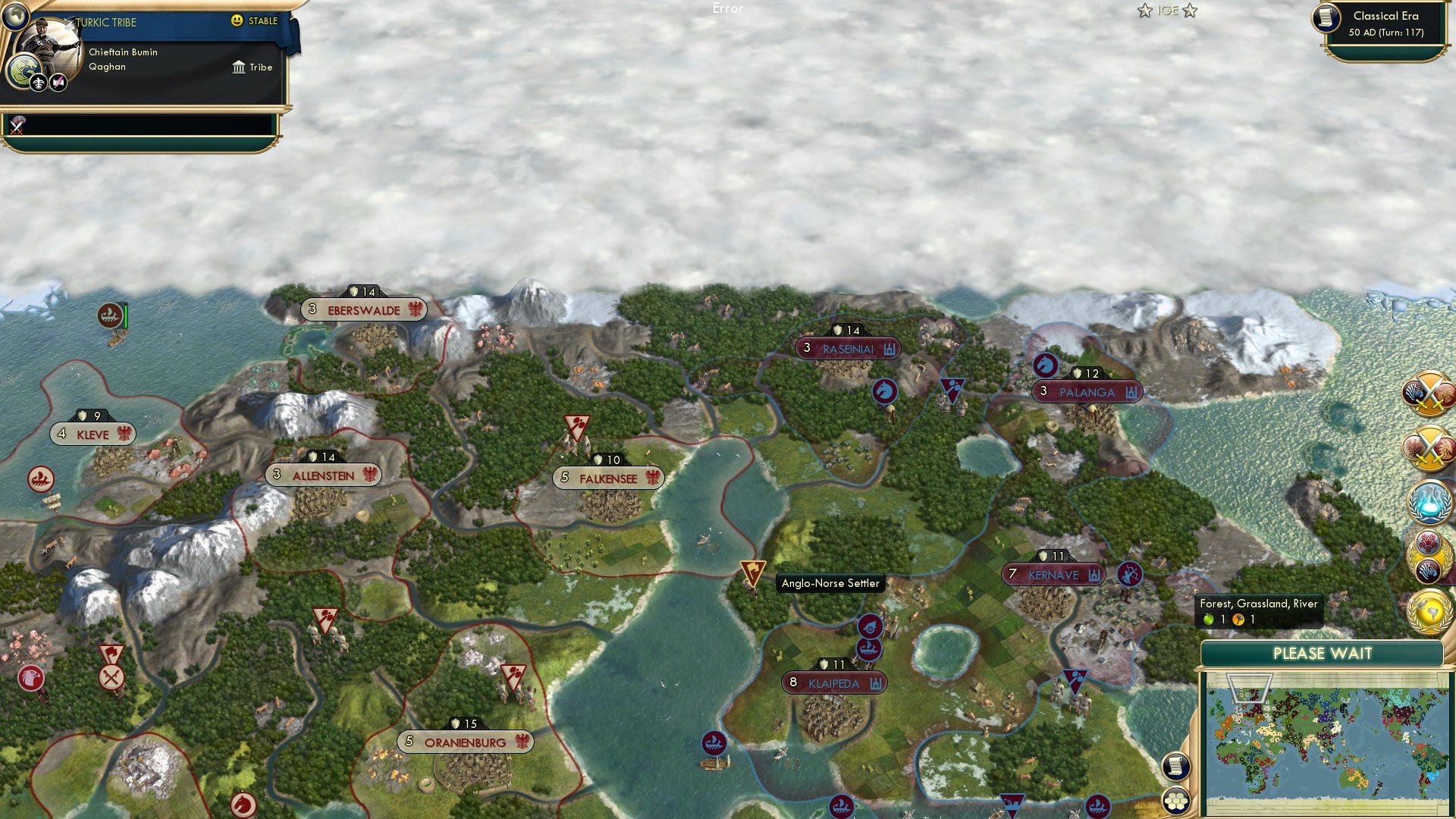Select the Klaipeda city banner
This screenshot has height=819, width=1456.
coord(833,683)
